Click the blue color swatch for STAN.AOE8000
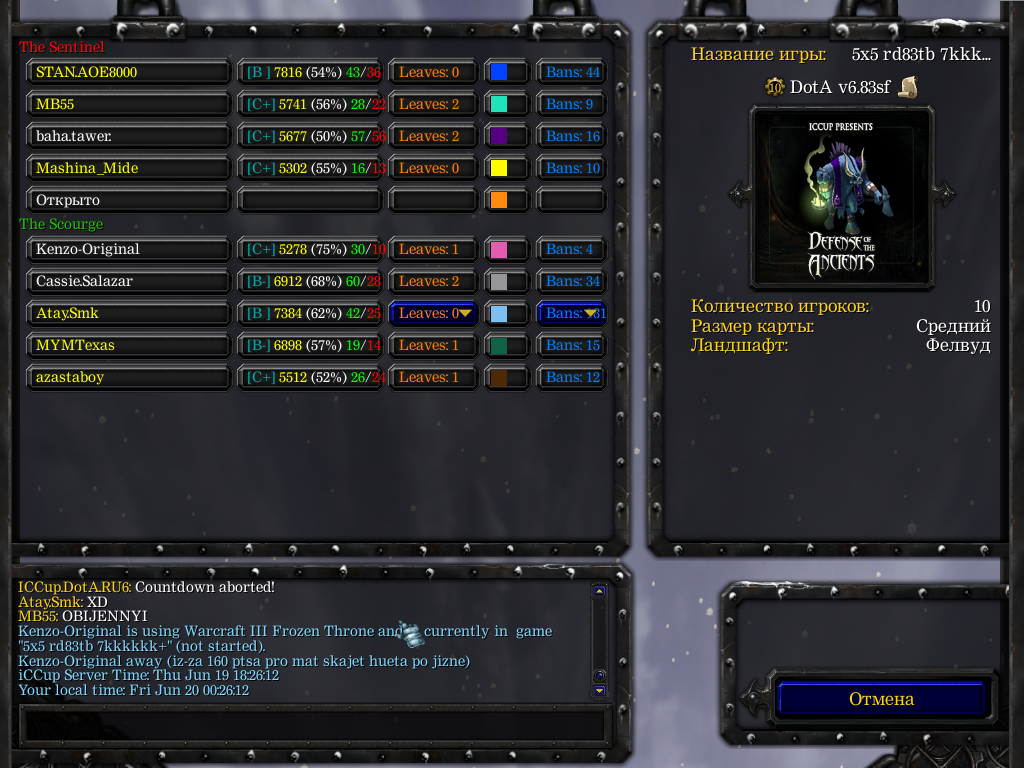This screenshot has height=768, width=1024. pyautogui.click(x=499, y=72)
